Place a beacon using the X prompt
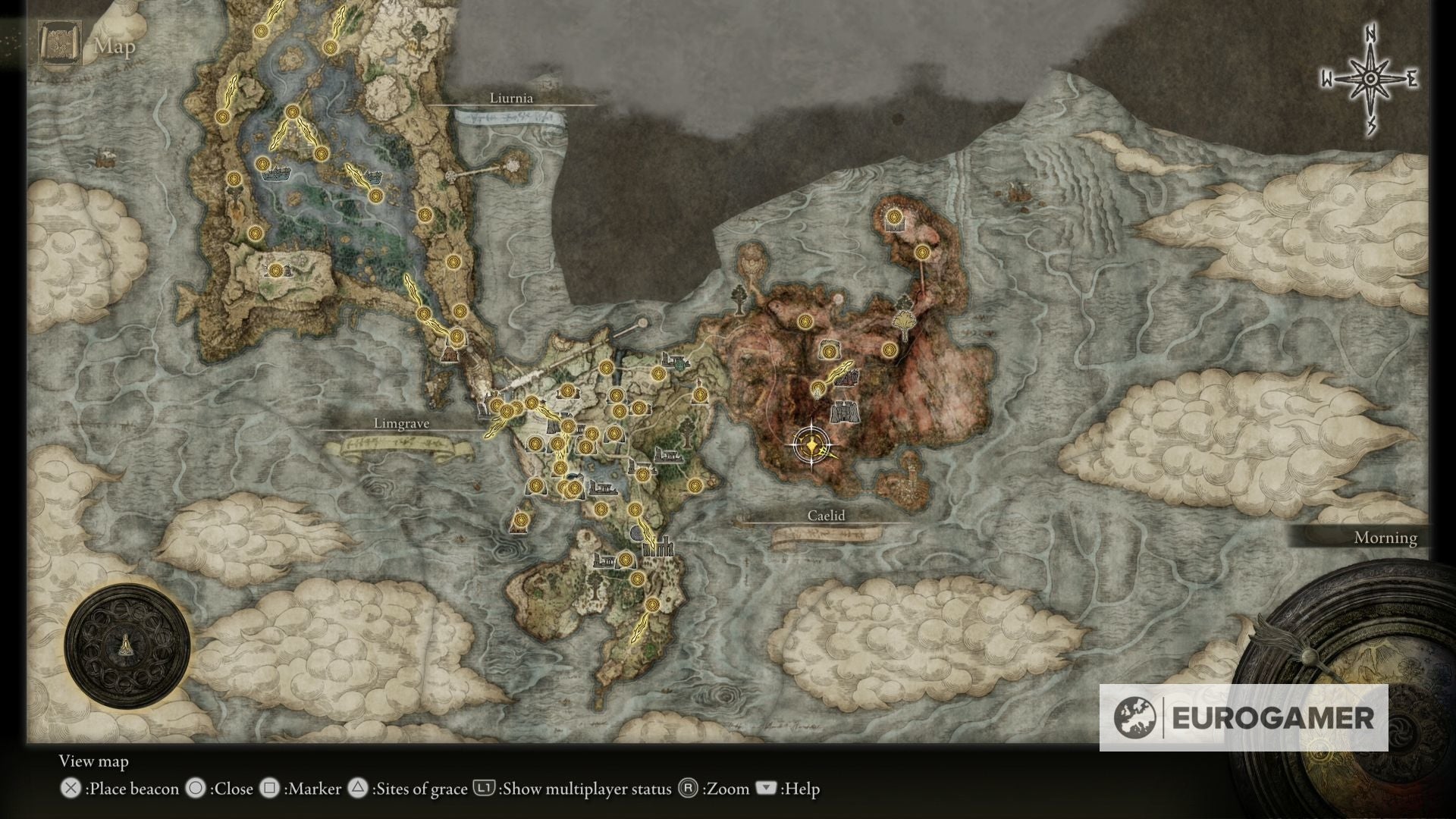The image size is (1456, 819). [x=72, y=789]
